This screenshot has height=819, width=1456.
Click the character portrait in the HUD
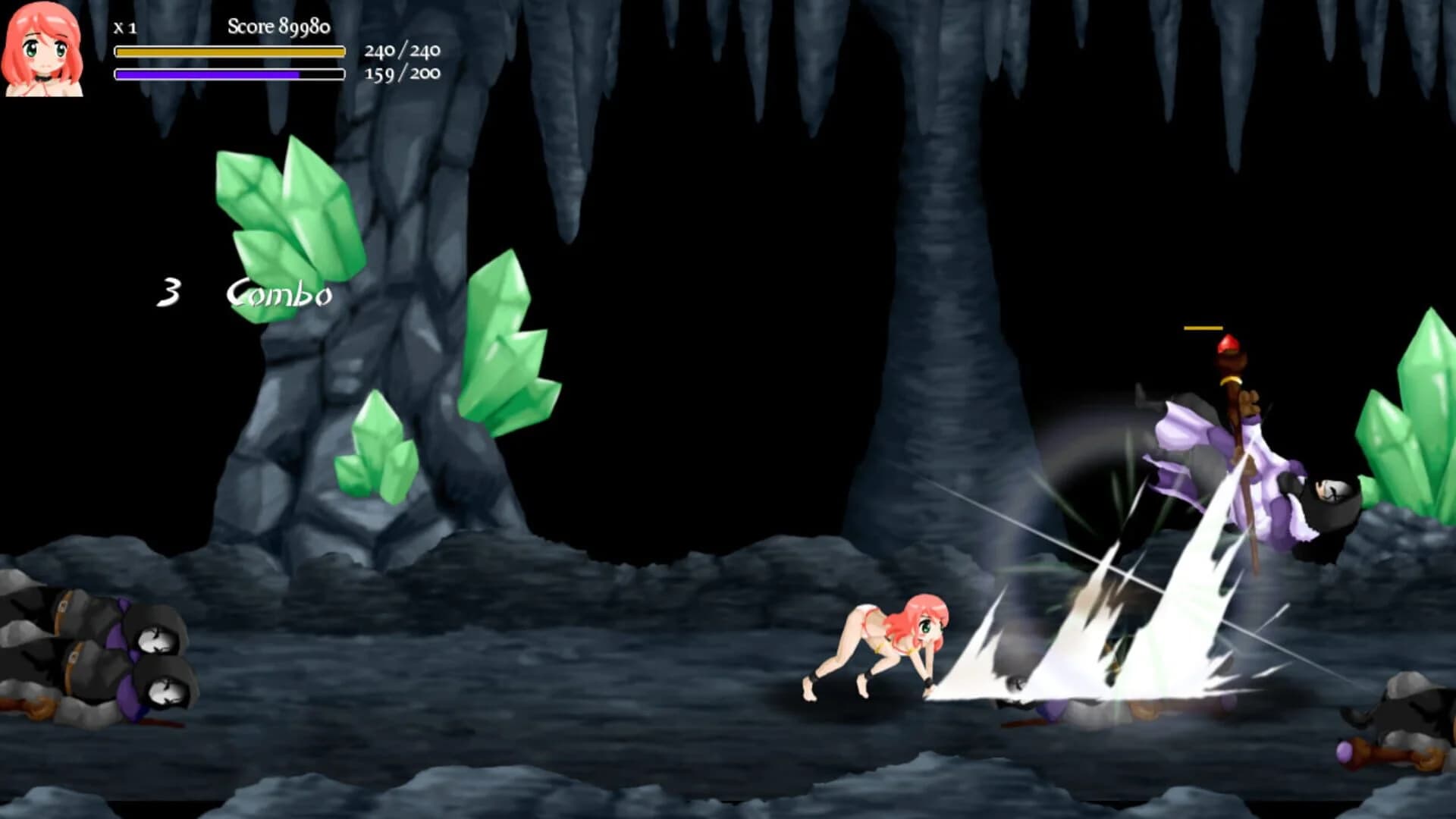[x=42, y=49]
